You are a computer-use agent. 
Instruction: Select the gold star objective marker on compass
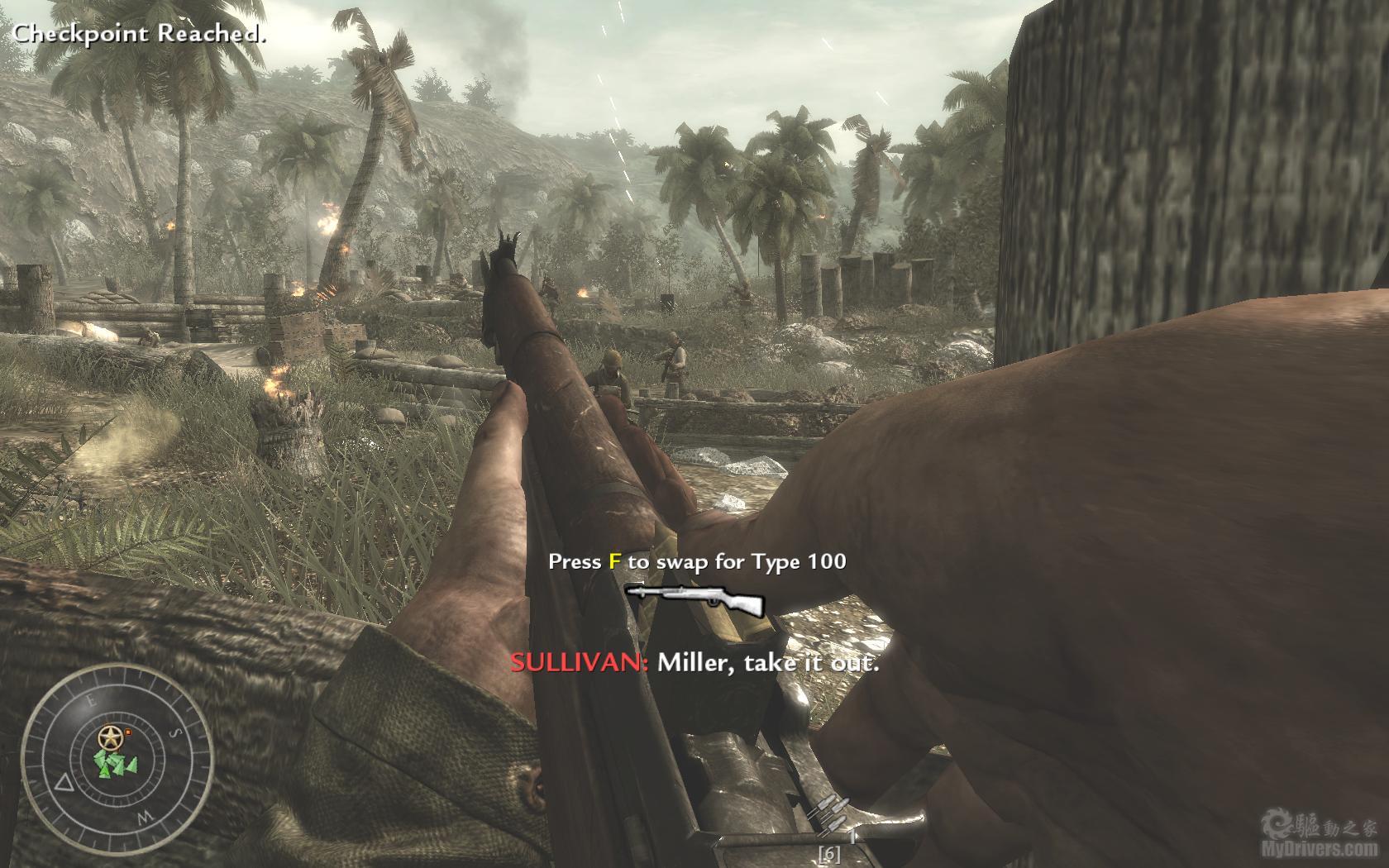click(108, 736)
